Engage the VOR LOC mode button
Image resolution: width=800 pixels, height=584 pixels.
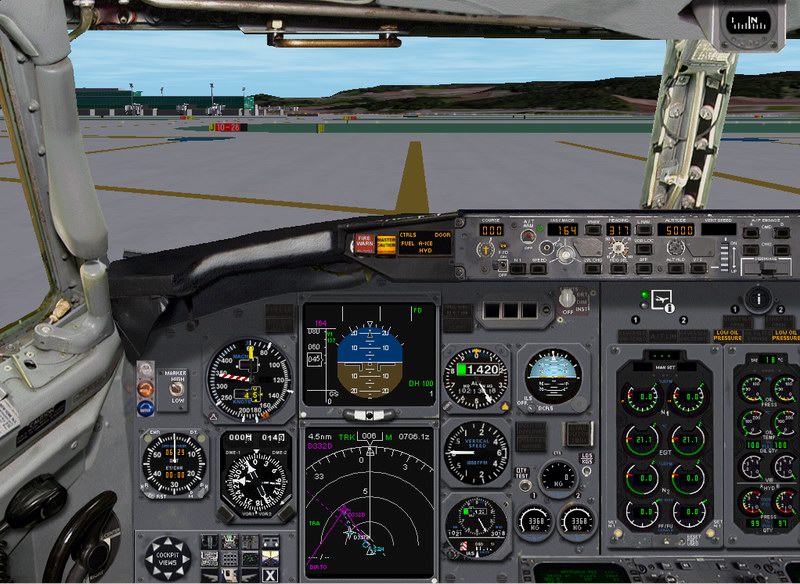point(645,249)
